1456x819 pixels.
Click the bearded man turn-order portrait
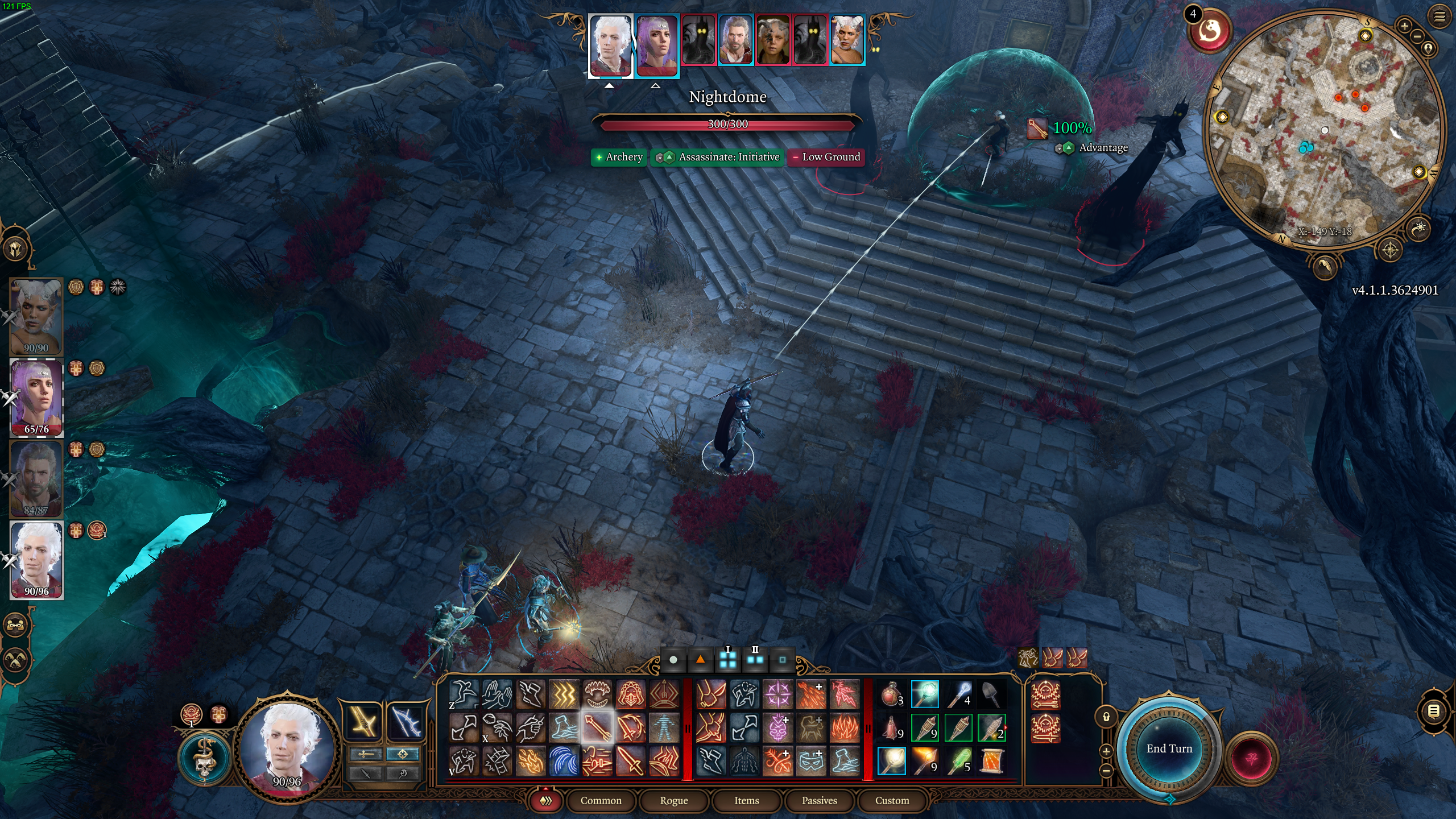(735, 40)
